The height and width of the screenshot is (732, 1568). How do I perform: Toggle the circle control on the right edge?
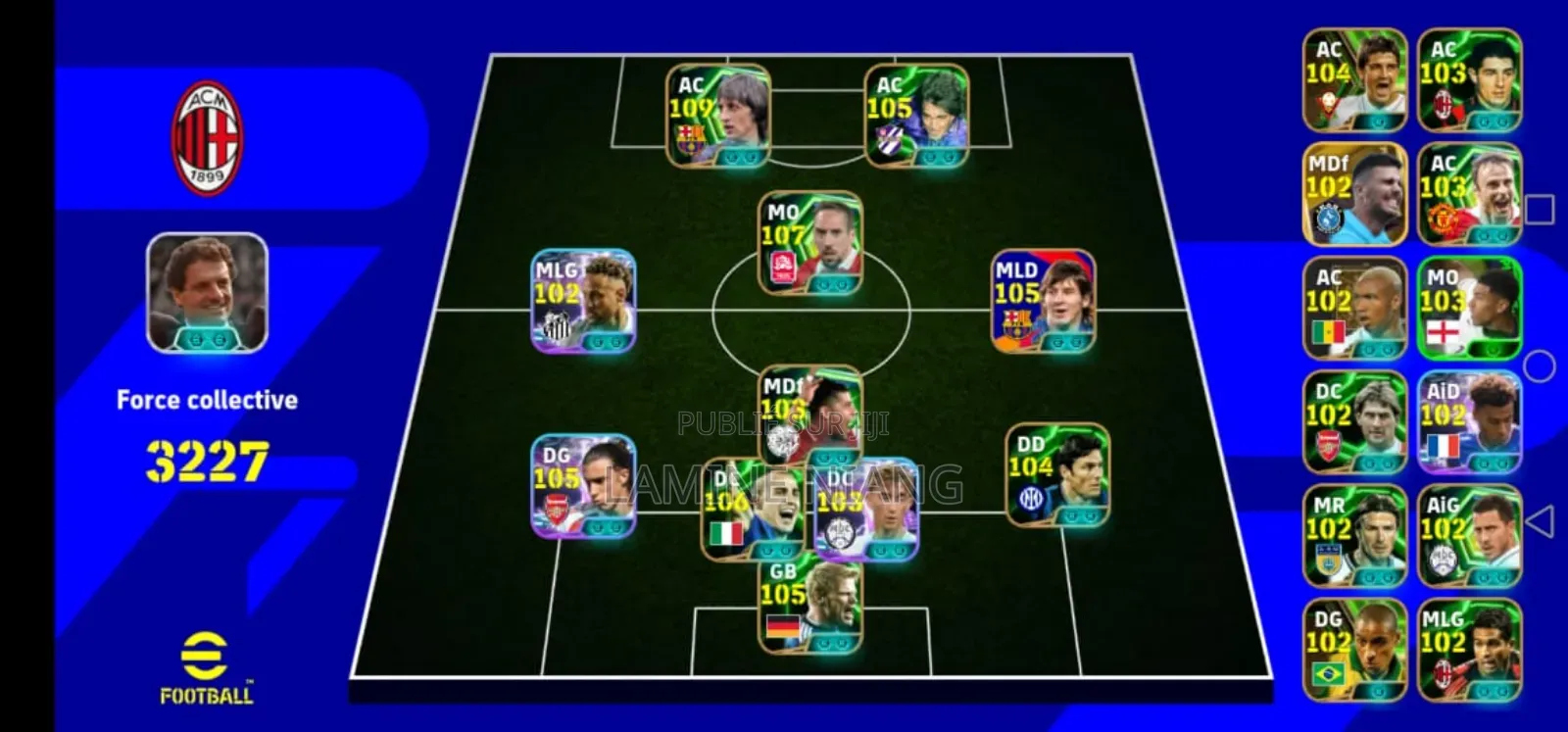pyautogui.click(x=1541, y=364)
